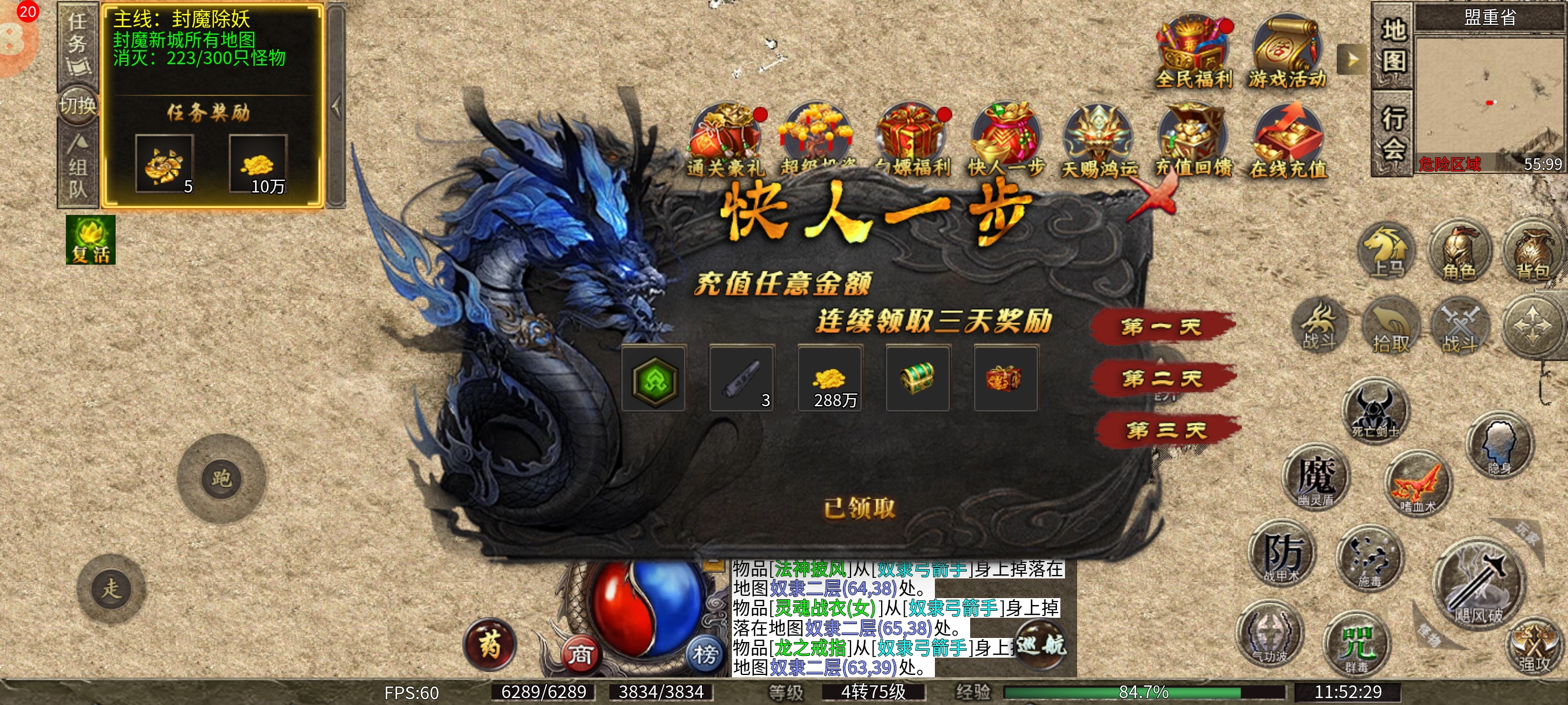This screenshot has height=705, width=1568.
Task: Toggle the 切换 task panel switch
Action: pos(78,106)
